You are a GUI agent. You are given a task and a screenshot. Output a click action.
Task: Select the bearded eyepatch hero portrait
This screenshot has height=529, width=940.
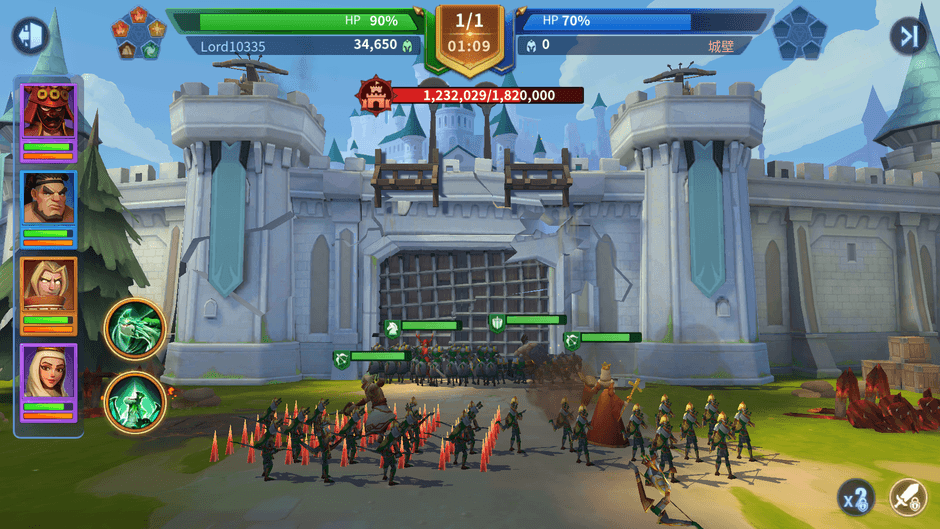(x=48, y=199)
